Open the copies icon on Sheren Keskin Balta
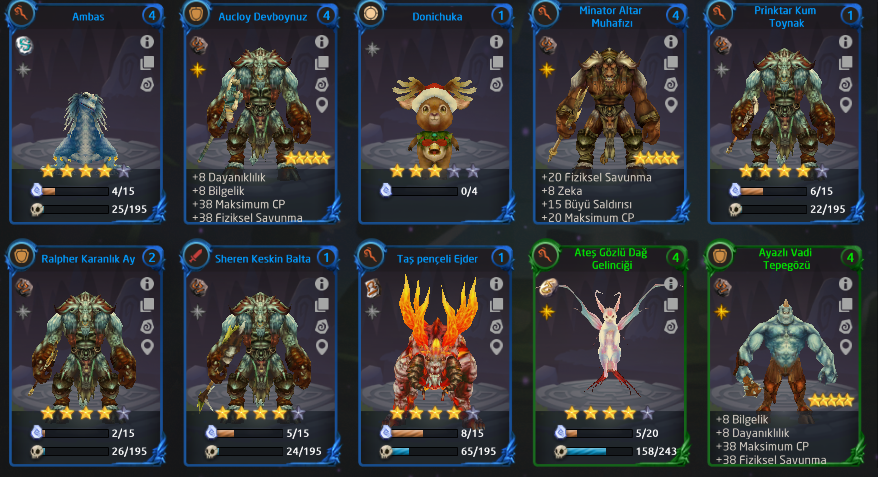The image size is (878, 477). coord(321,305)
